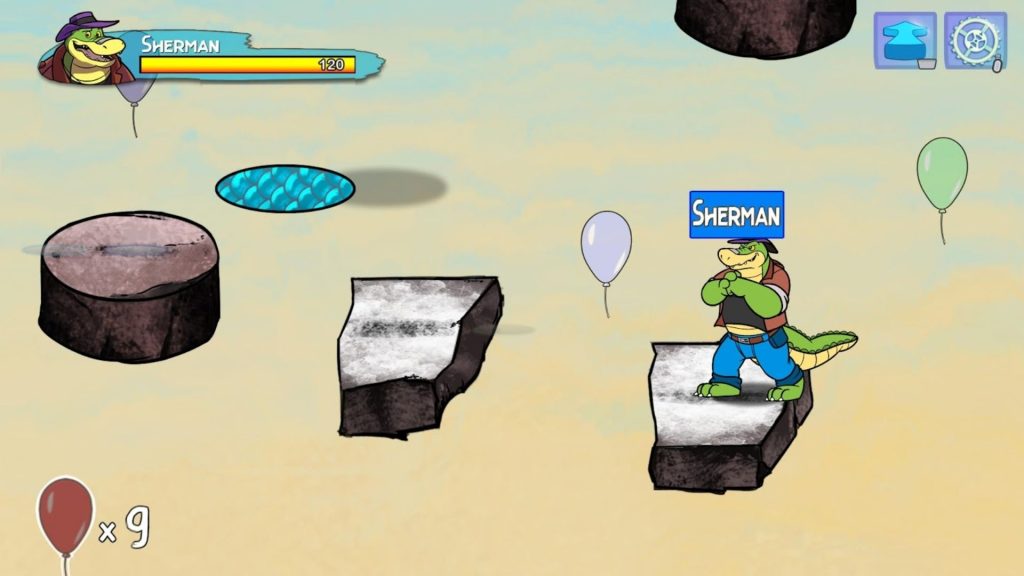Click the blue up-arrow jump button
Viewport: 1024px width, 576px height.
(905, 41)
